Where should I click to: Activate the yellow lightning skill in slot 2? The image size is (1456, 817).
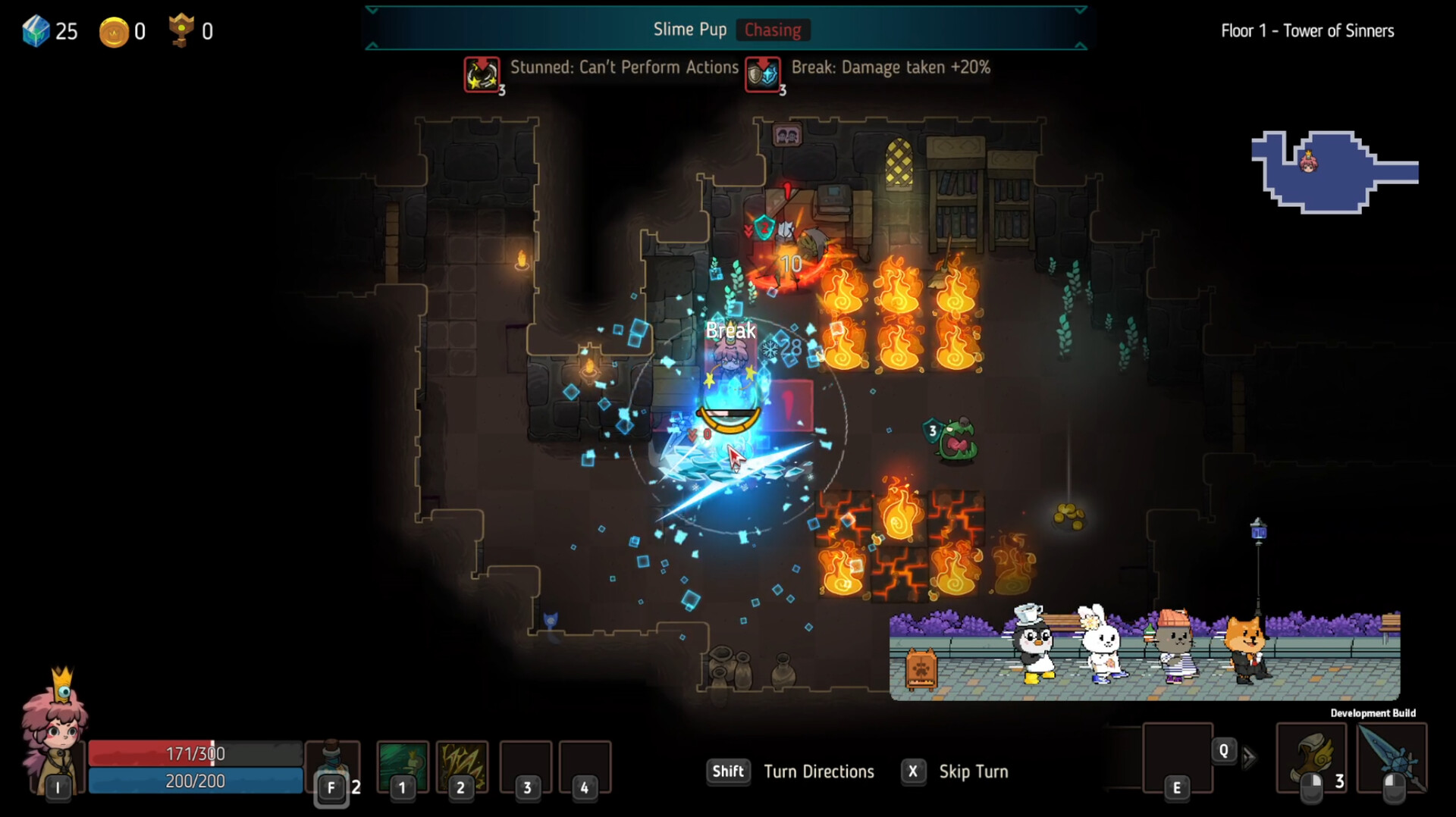point(462,765)
